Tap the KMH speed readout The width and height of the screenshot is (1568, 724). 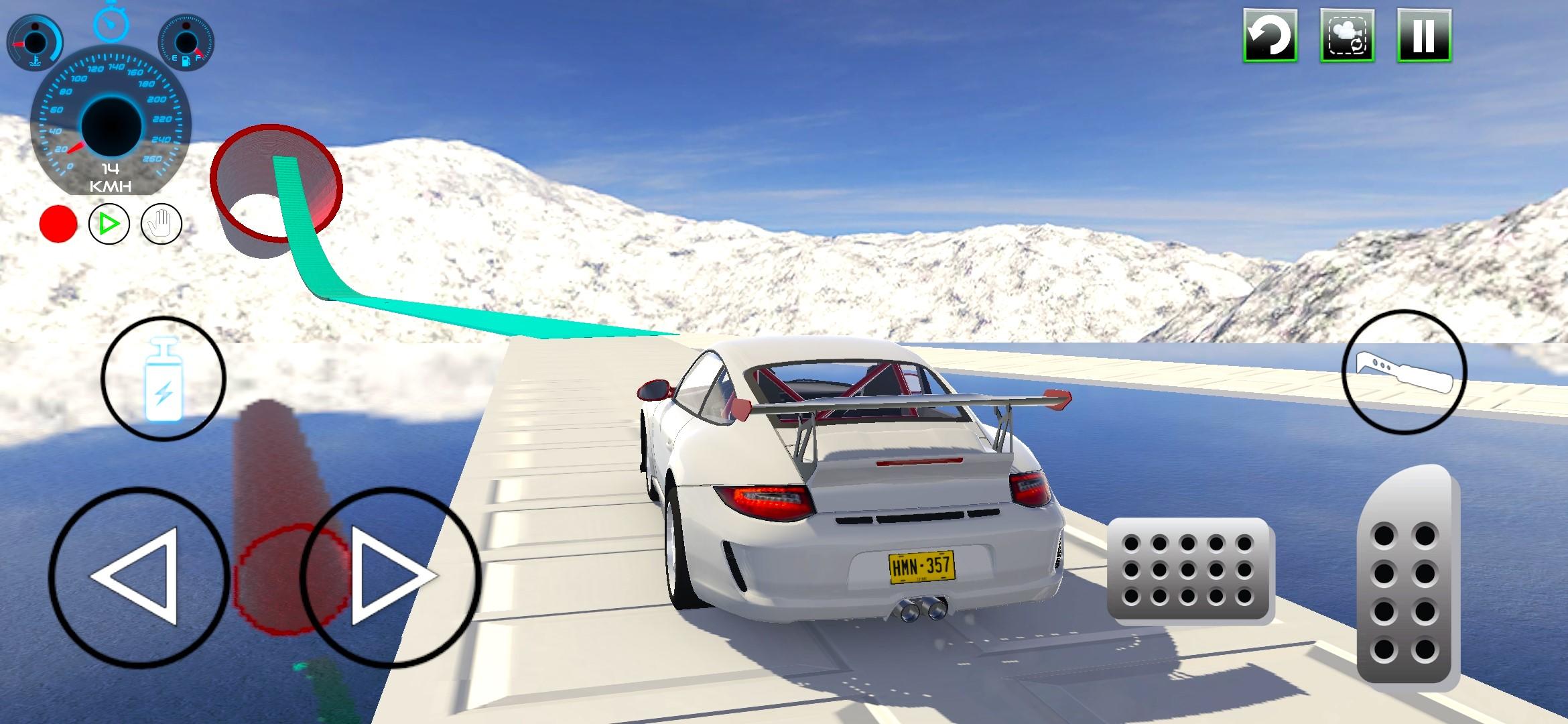(x=109, y=178)
